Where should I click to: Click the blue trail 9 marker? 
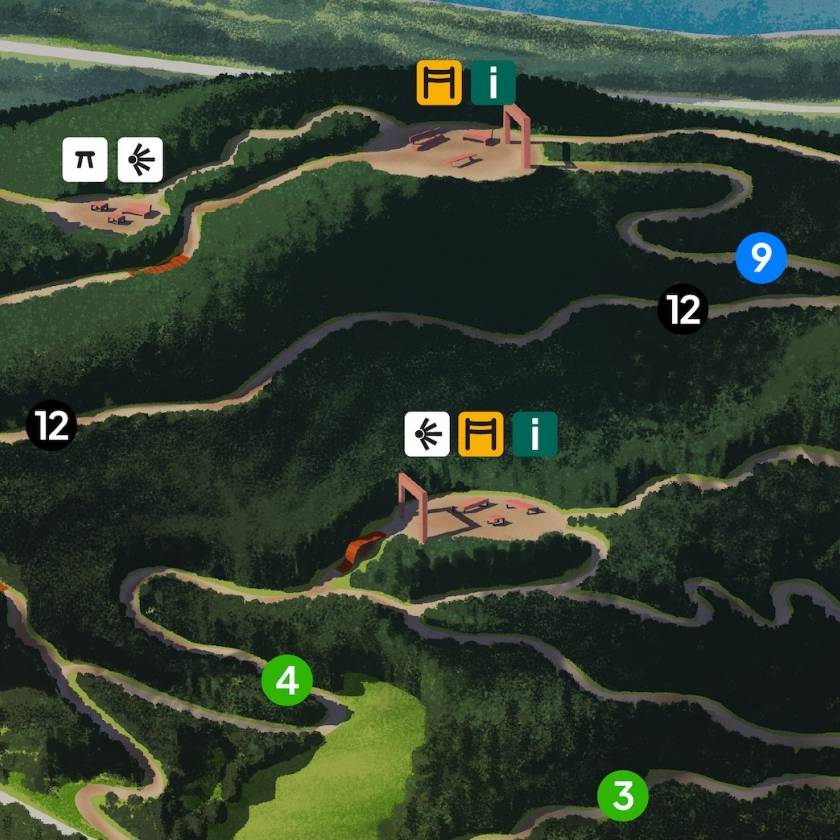coord(761,259)
